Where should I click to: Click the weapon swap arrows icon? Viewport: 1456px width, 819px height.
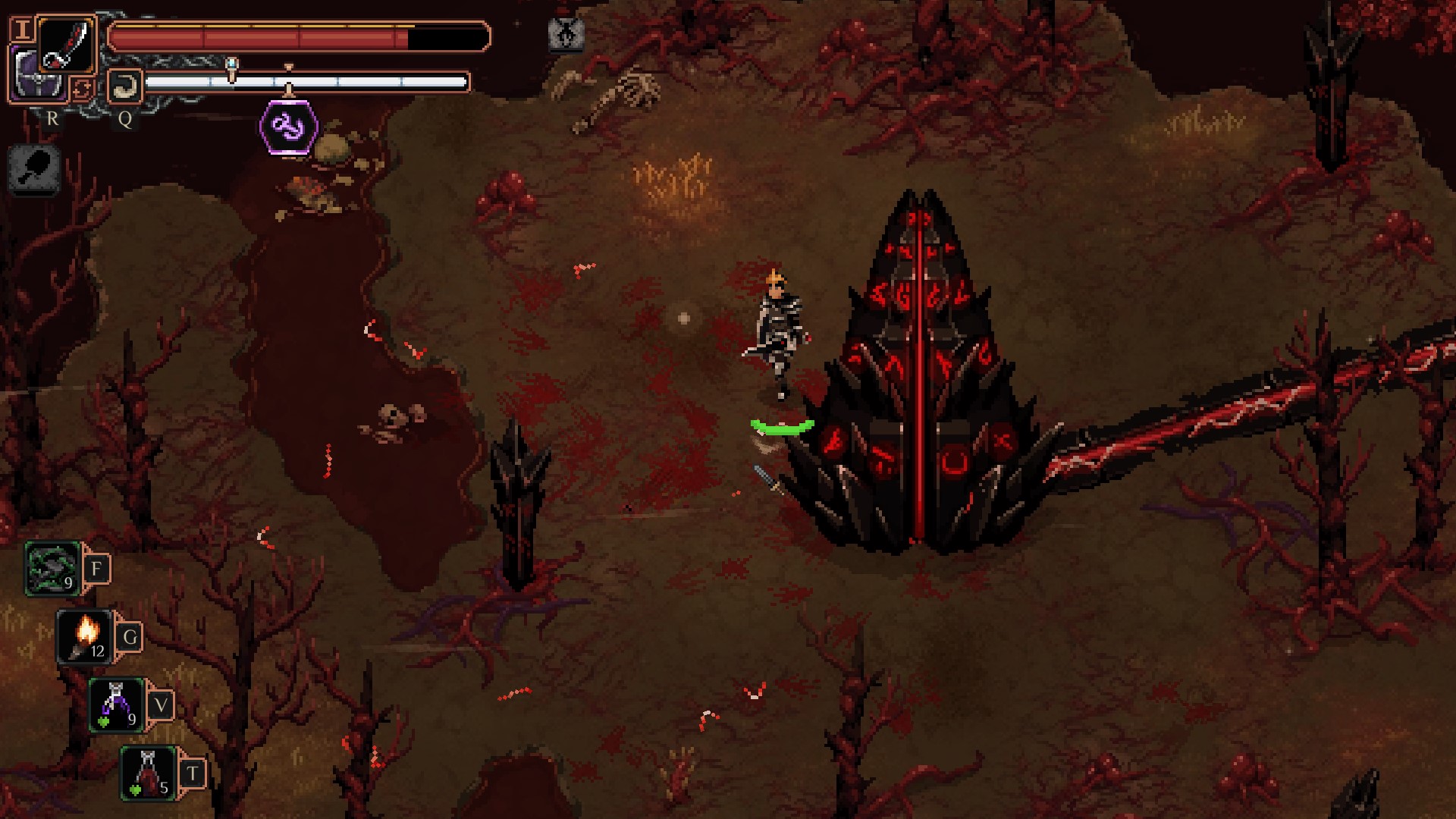(81, 89)
